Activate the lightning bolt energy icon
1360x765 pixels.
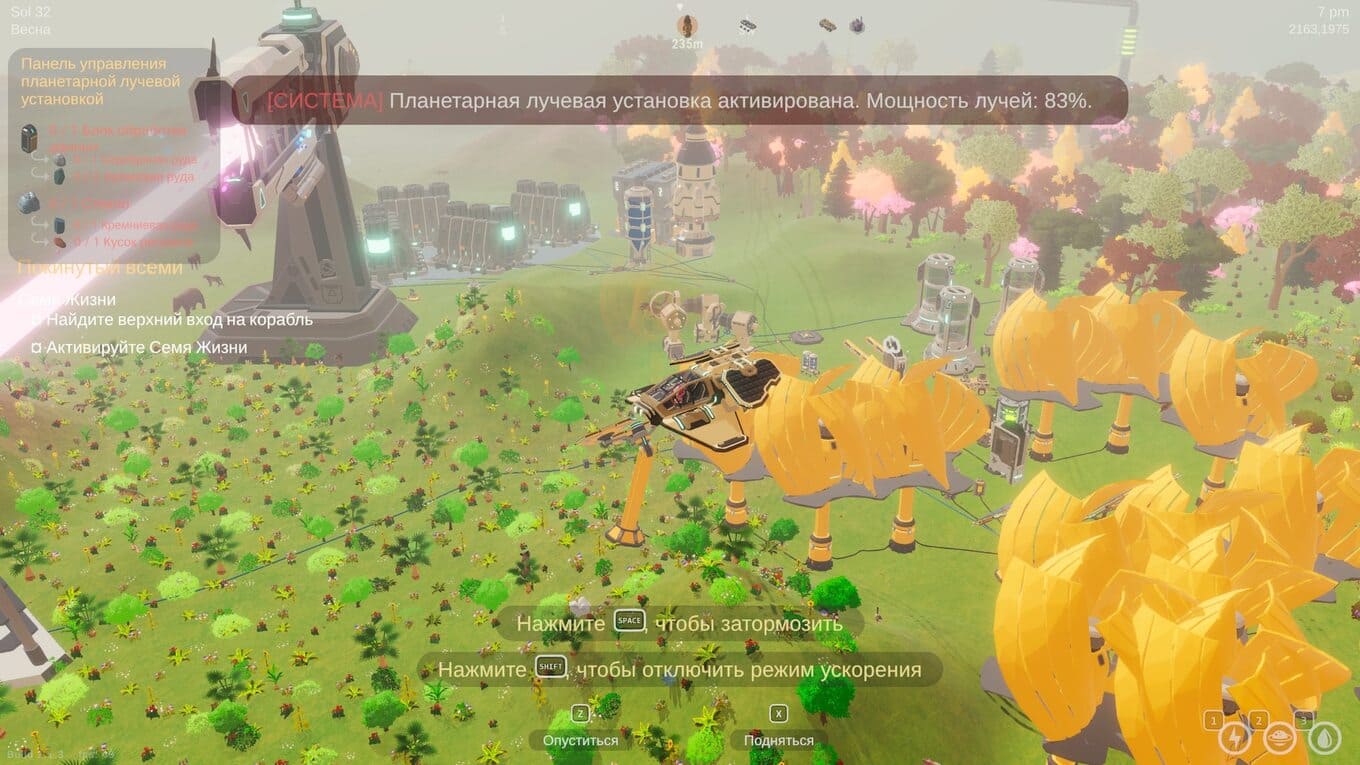(x=1234, y=739)
